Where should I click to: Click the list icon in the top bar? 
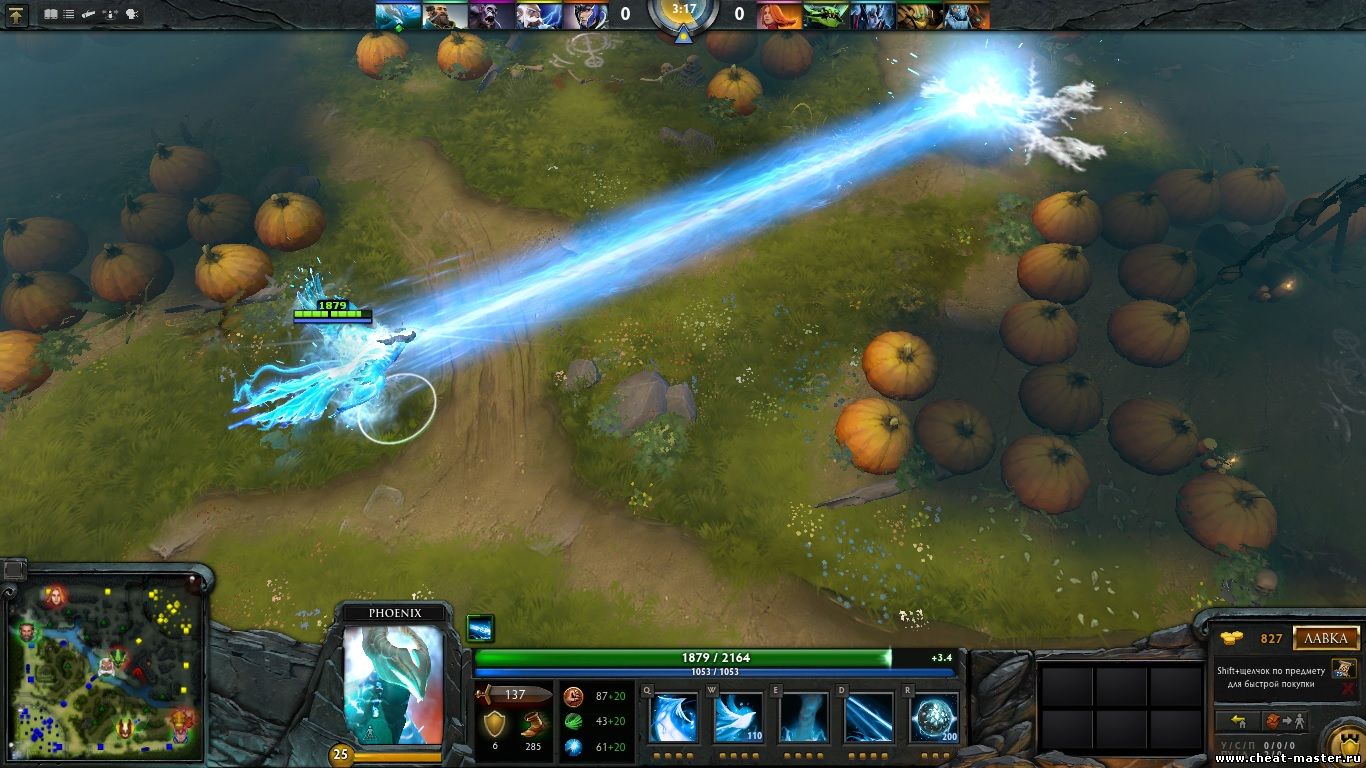pos(69,15)
